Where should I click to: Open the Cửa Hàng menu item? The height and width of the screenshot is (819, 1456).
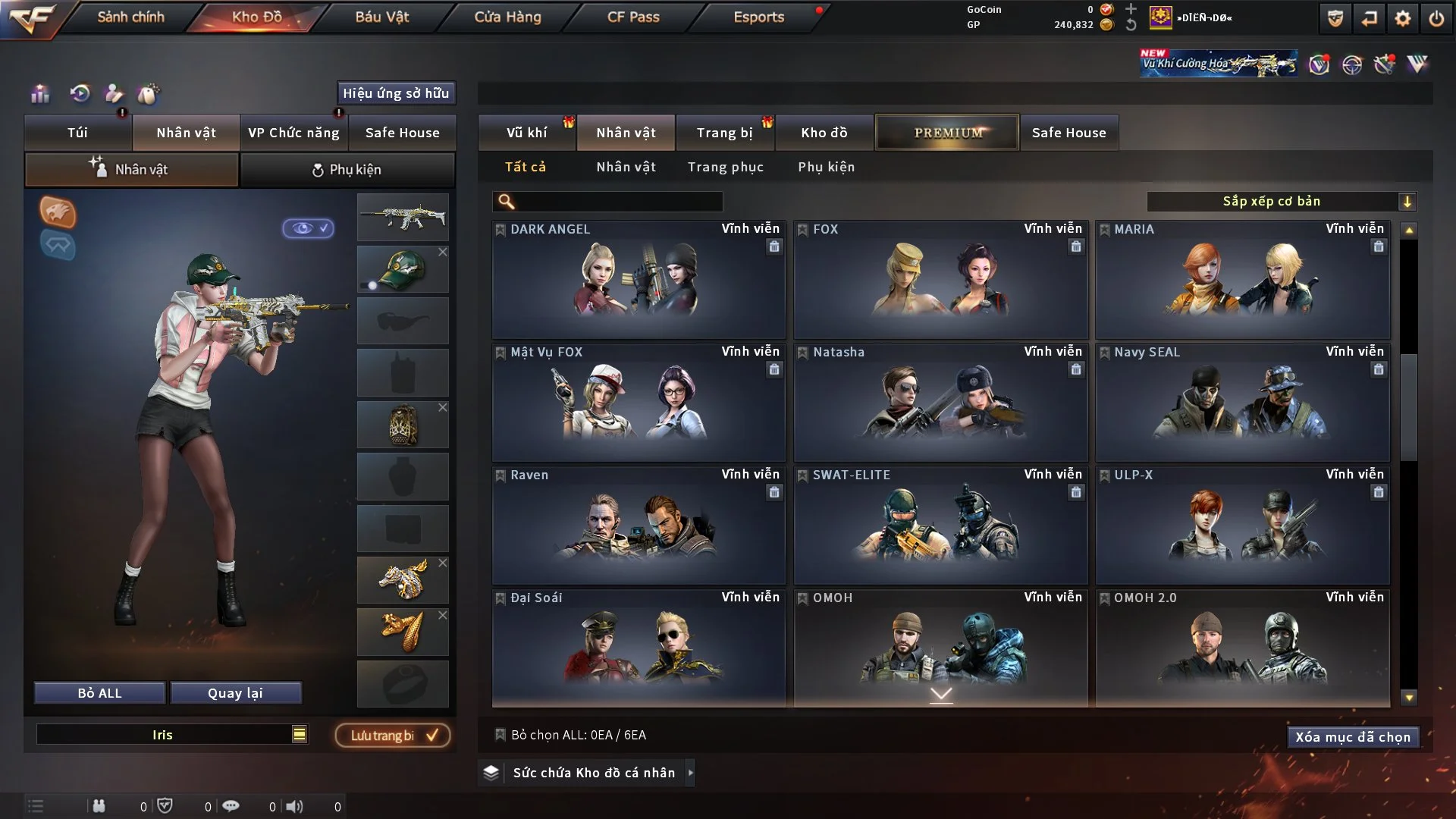(507, 17)
